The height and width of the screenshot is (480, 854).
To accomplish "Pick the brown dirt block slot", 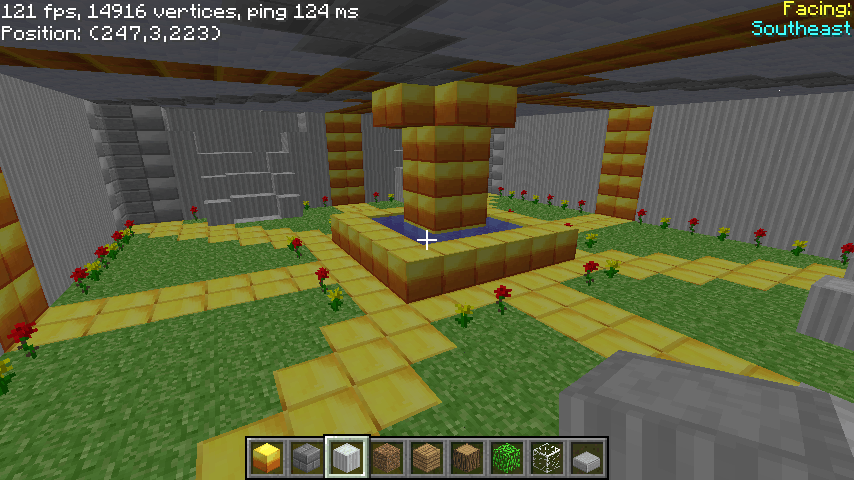I will pyautogui.click(x=387, y=458).
